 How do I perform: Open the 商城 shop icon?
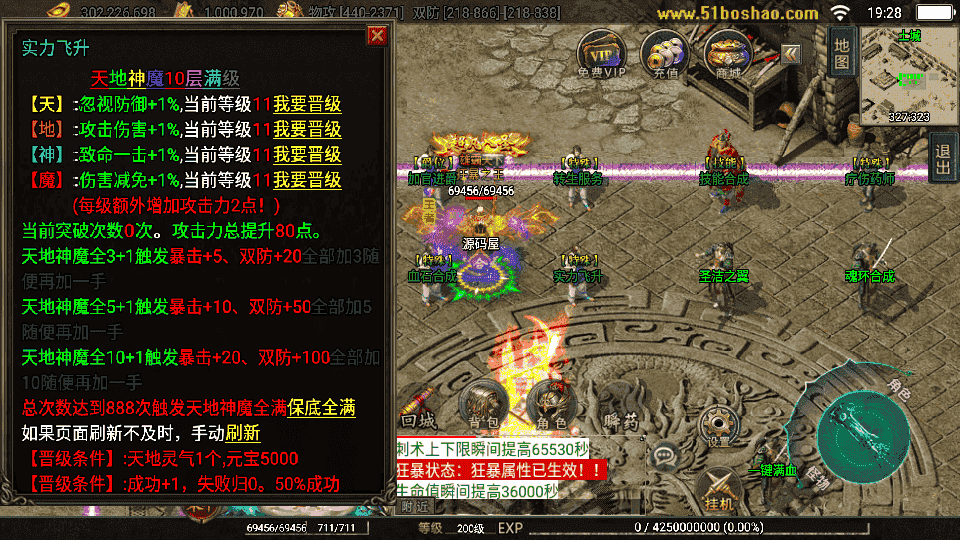[728, 54]
